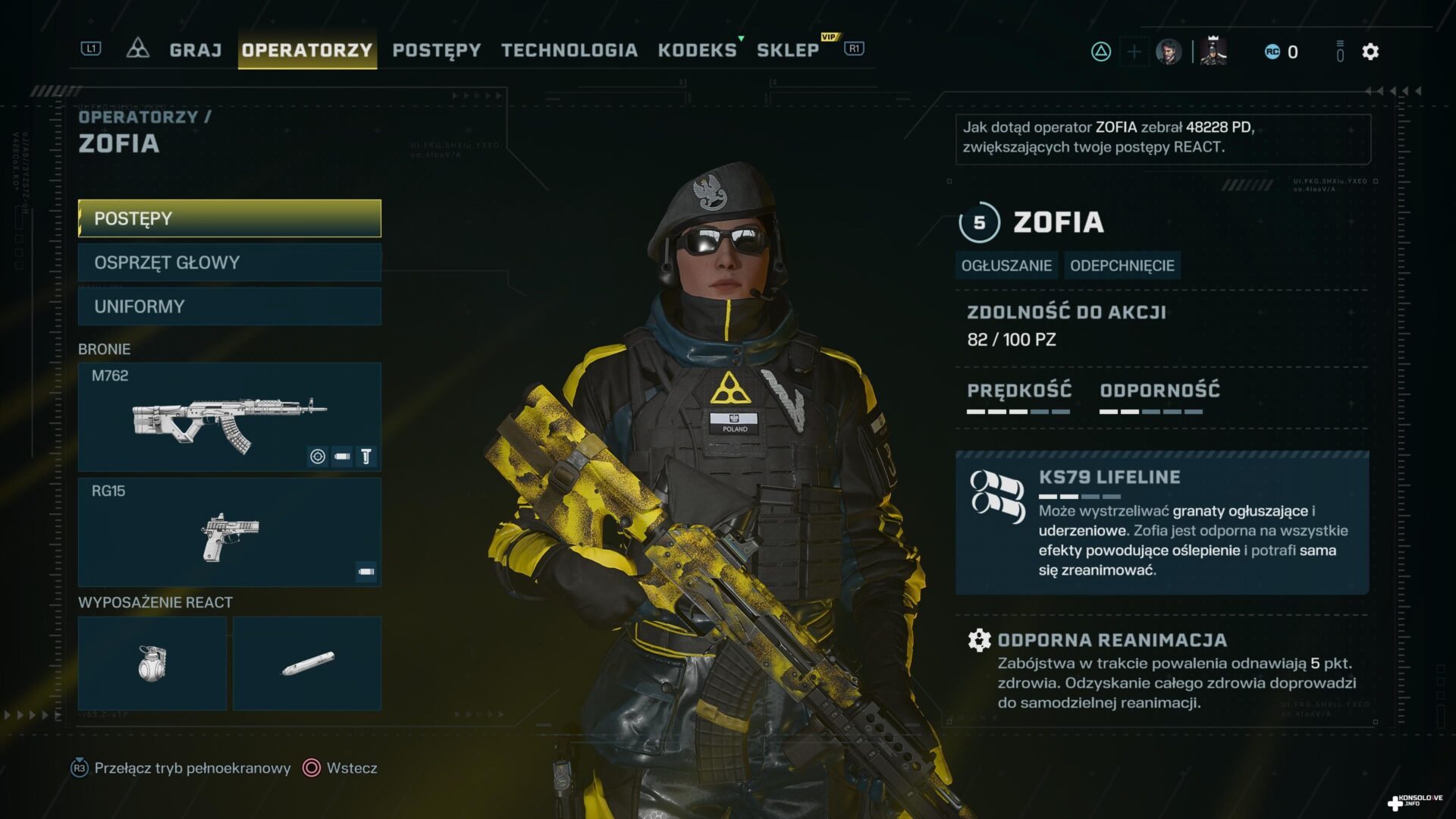
Task: Open the OSPRZĘT GŁOWY menu entry
Action: click(x=230, y=262)
